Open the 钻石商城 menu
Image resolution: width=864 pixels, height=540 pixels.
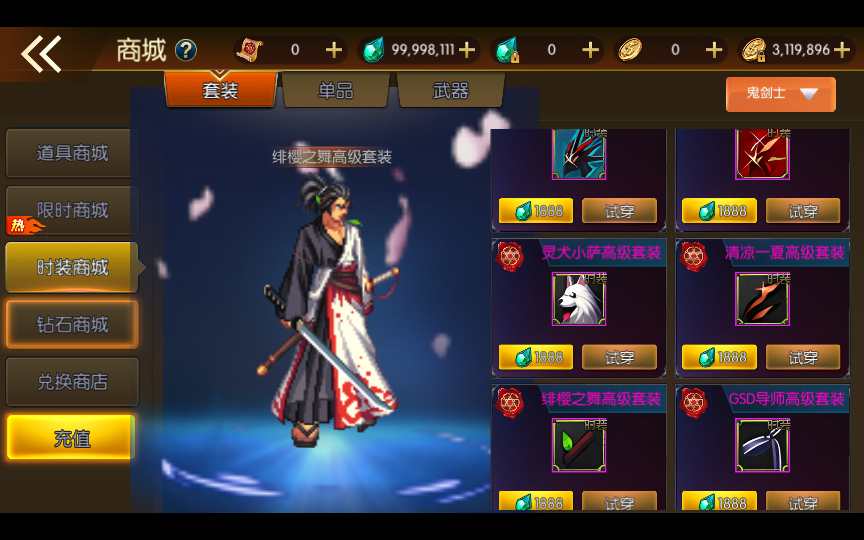(x=71, y=325)
